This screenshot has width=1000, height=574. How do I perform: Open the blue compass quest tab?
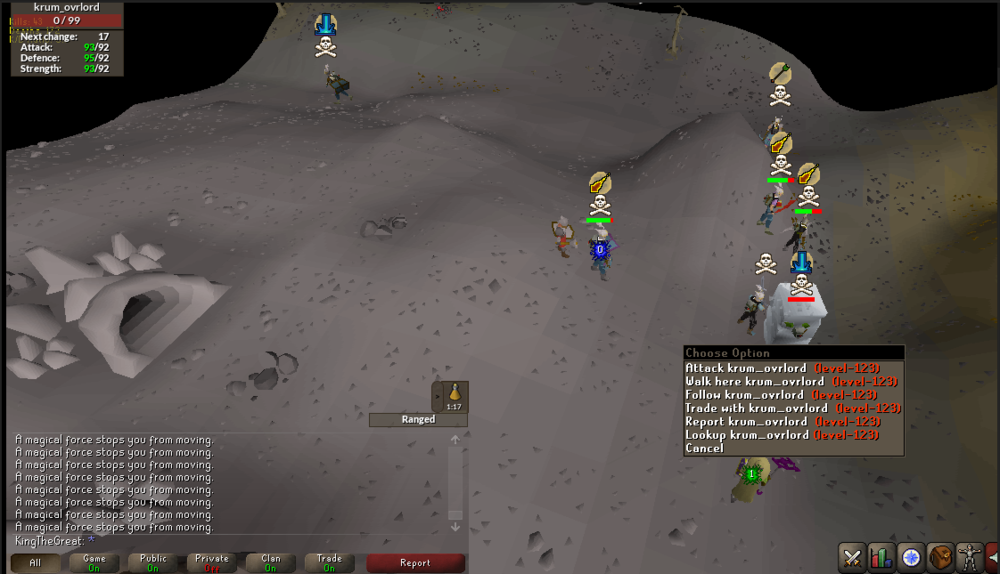(x=911, y=557)
